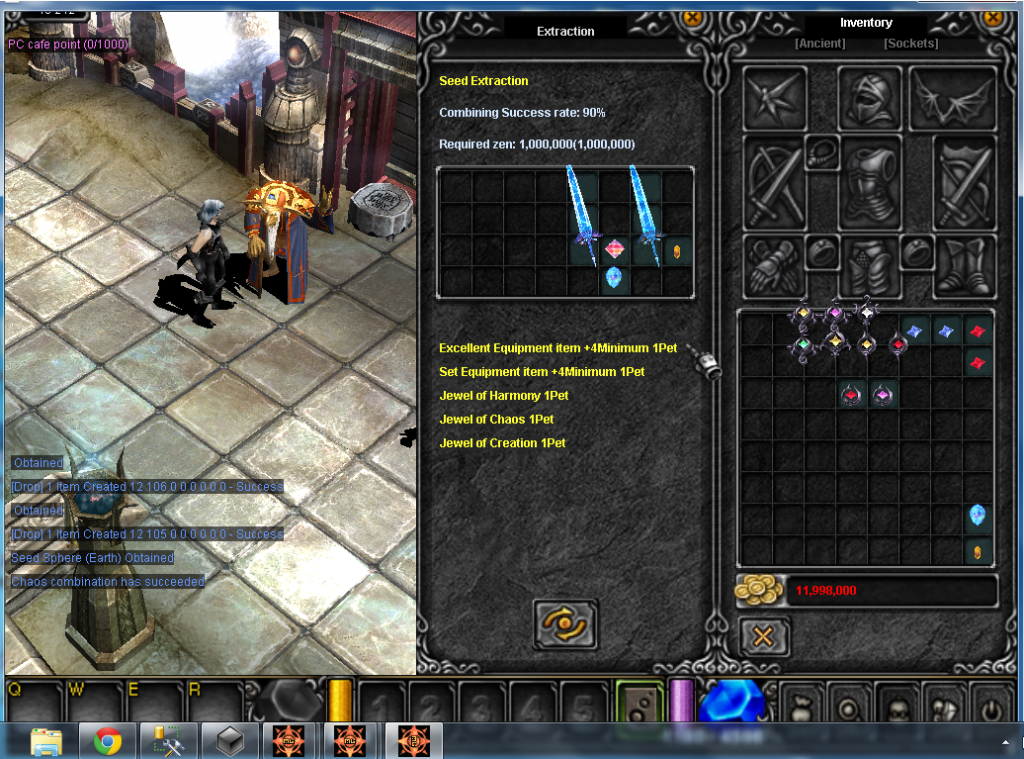Select the blue crystal in the combination grid
This screenshot has width=1024, height=759.
[x=614, y=278]
